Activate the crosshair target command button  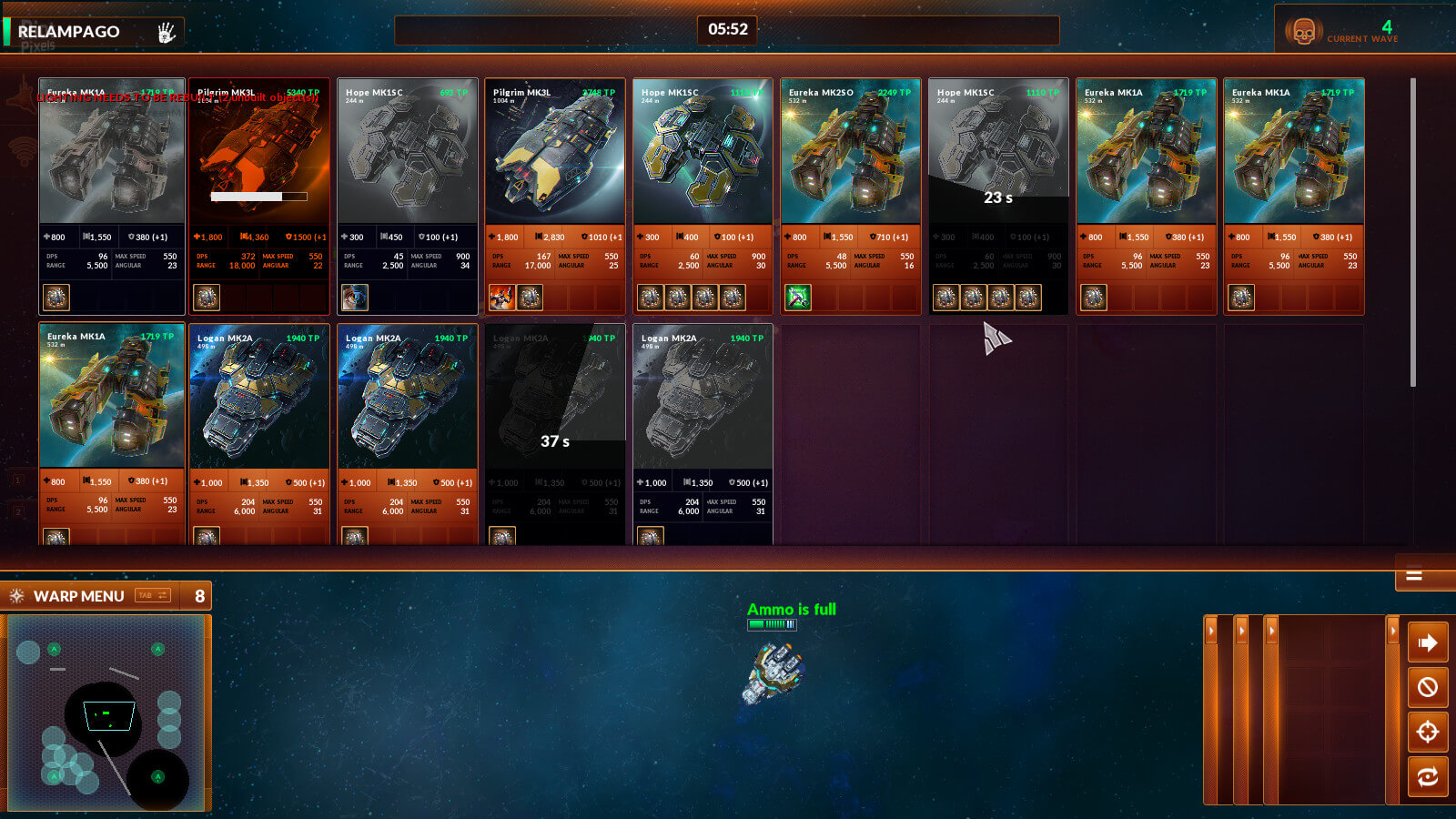[1427, 731]
